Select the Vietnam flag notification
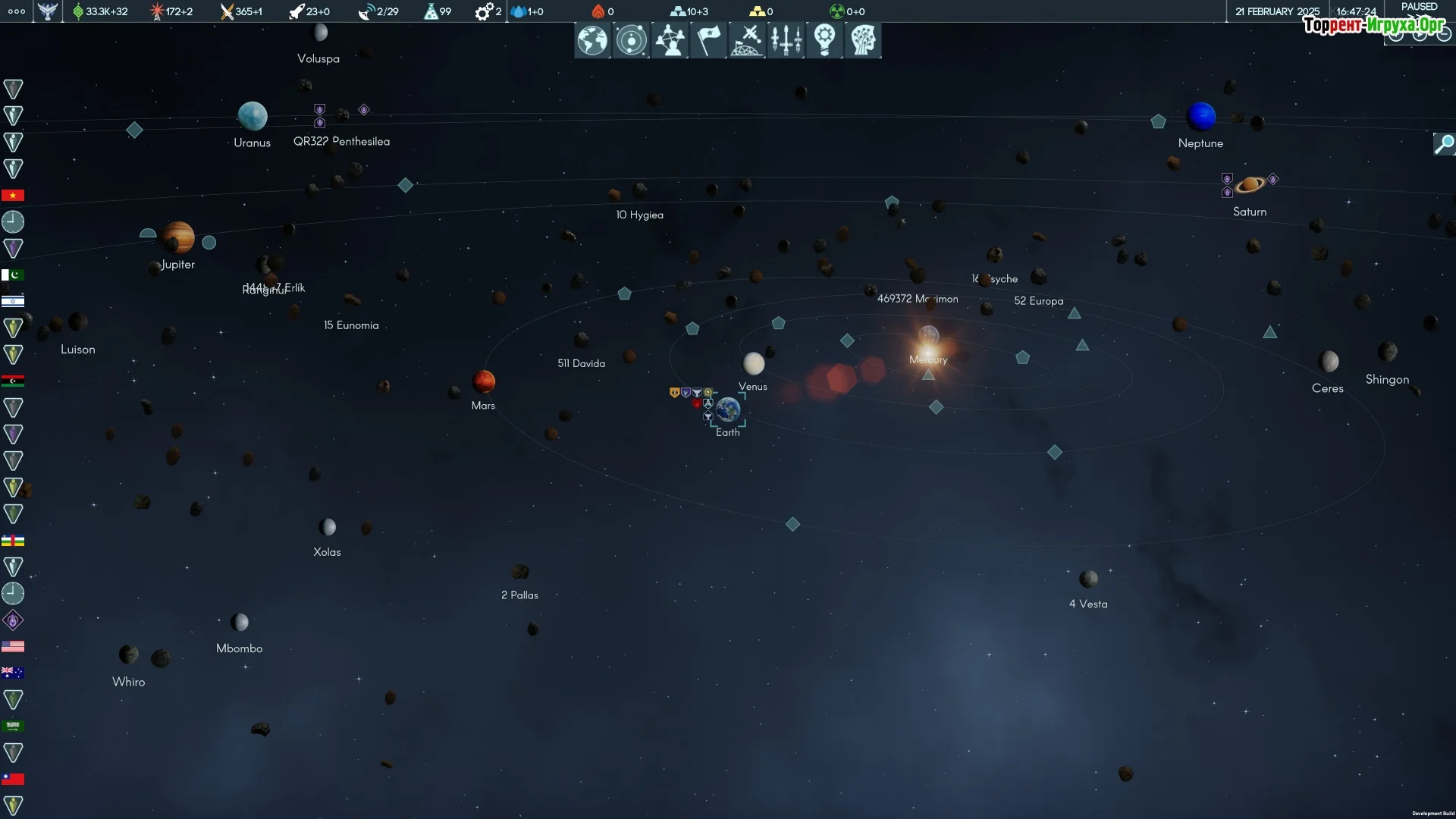This screenshot has width=1456, height=819. pos(13,196)
